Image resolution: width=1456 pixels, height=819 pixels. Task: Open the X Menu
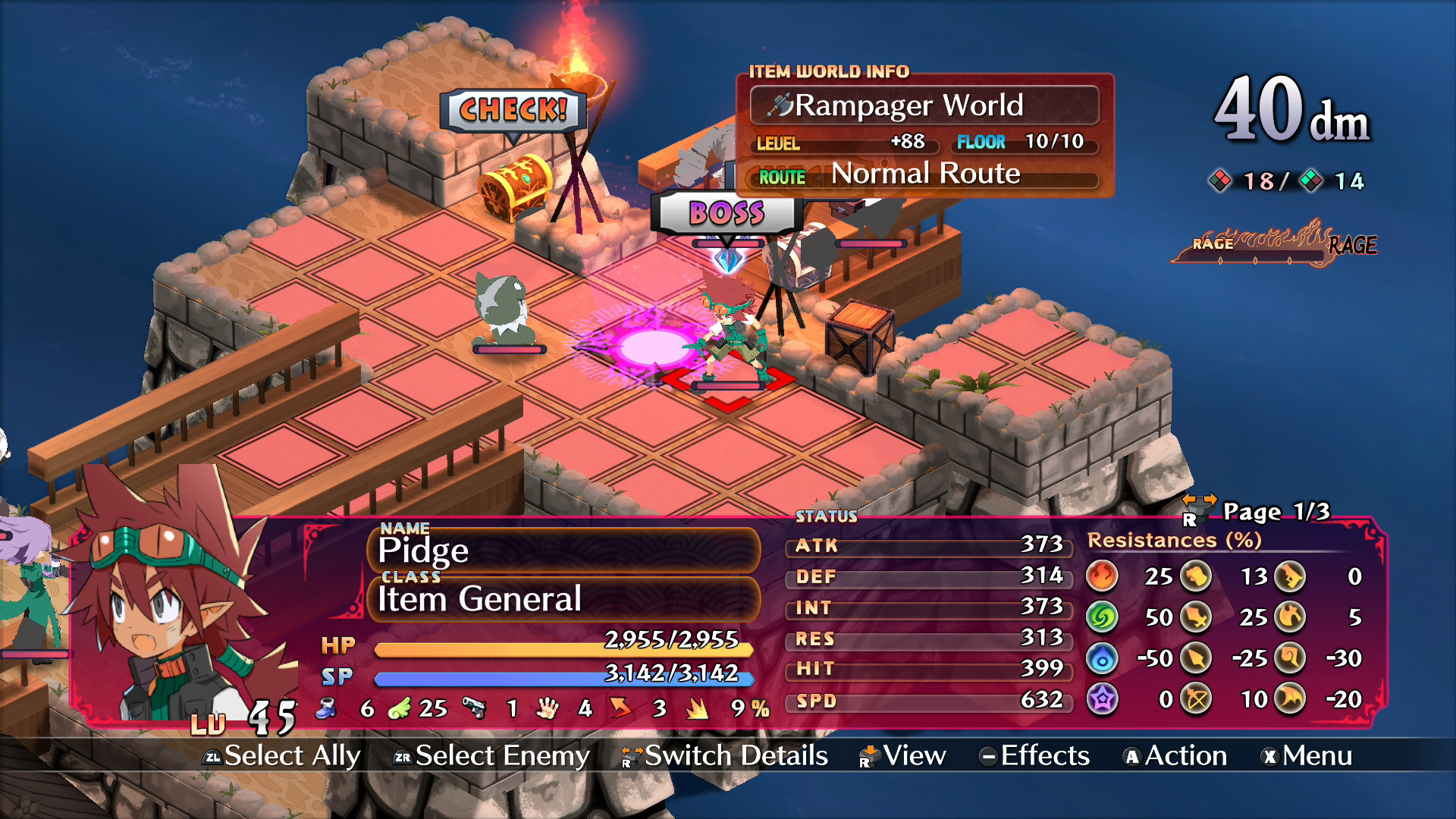coord(1307,756)
